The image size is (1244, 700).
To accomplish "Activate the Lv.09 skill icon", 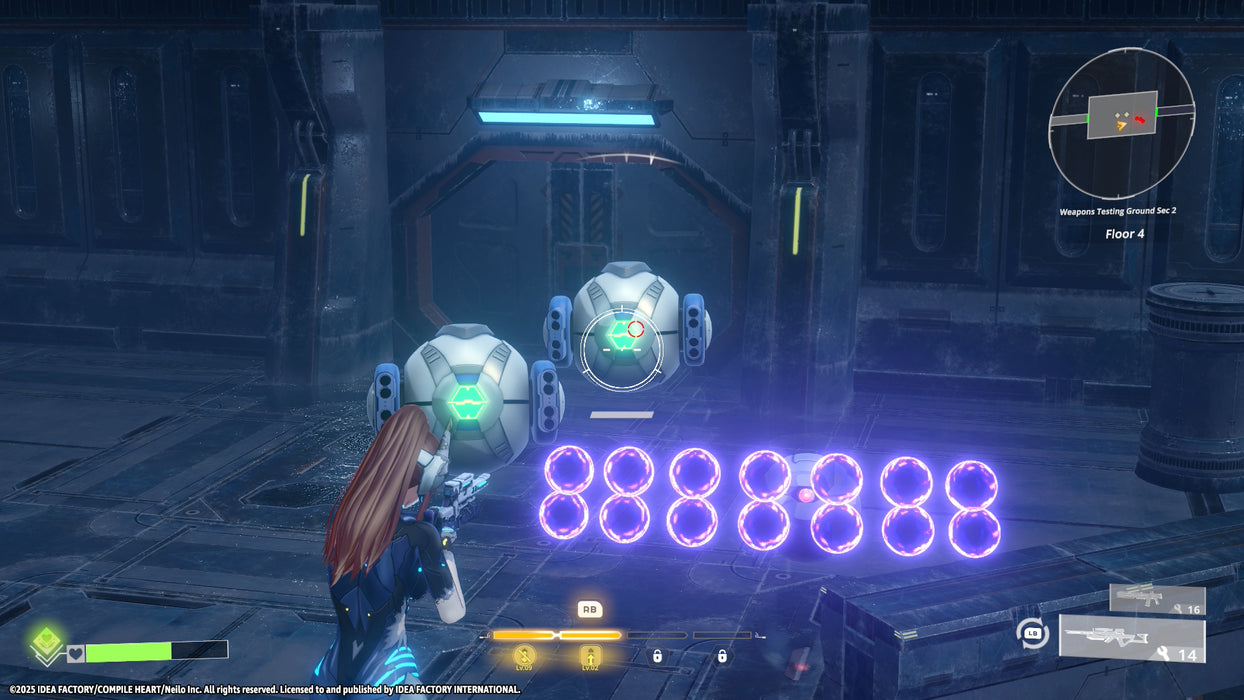I will pos(526,656).
